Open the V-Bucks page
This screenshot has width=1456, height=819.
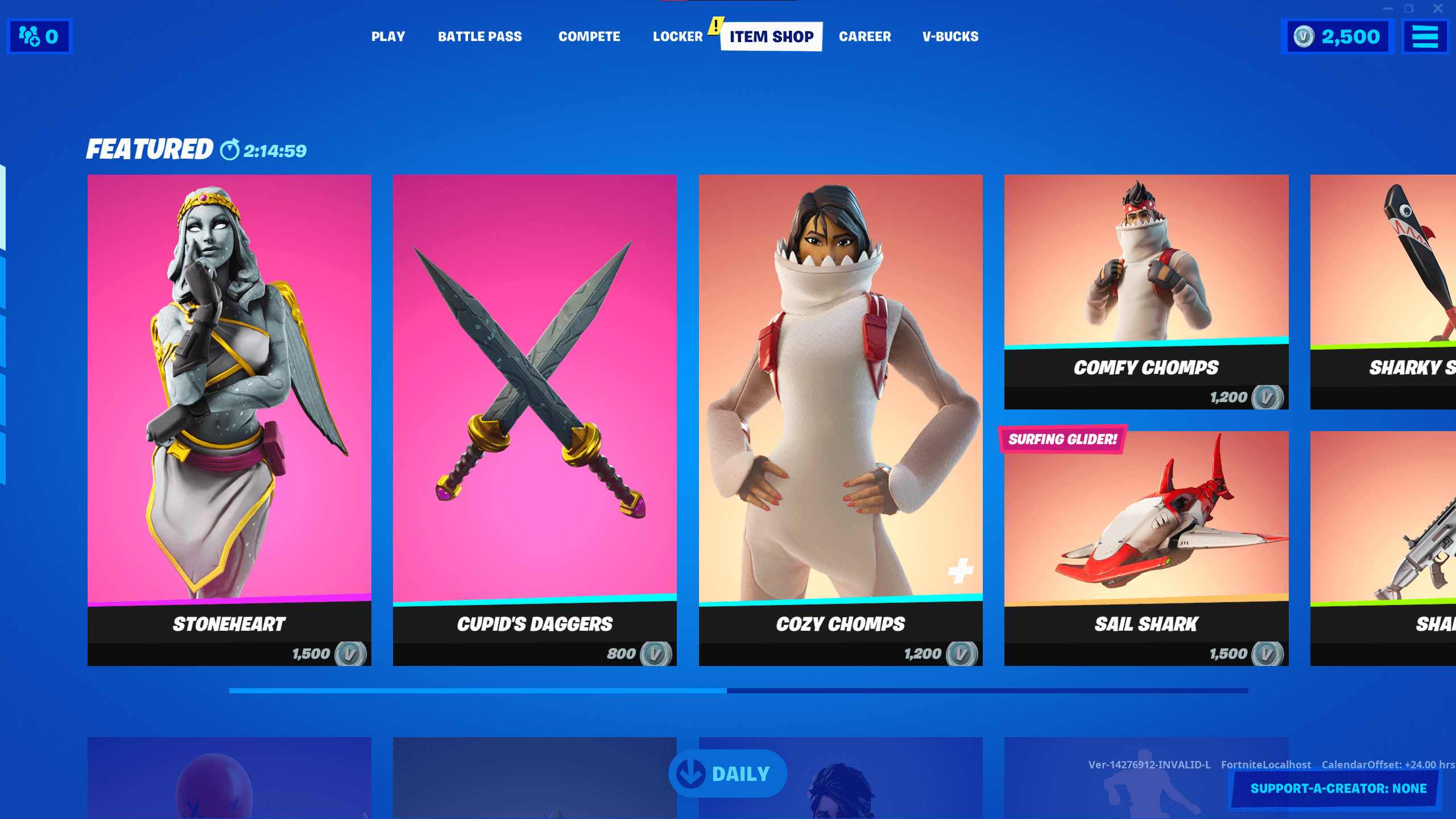click(x=950, y=36)
